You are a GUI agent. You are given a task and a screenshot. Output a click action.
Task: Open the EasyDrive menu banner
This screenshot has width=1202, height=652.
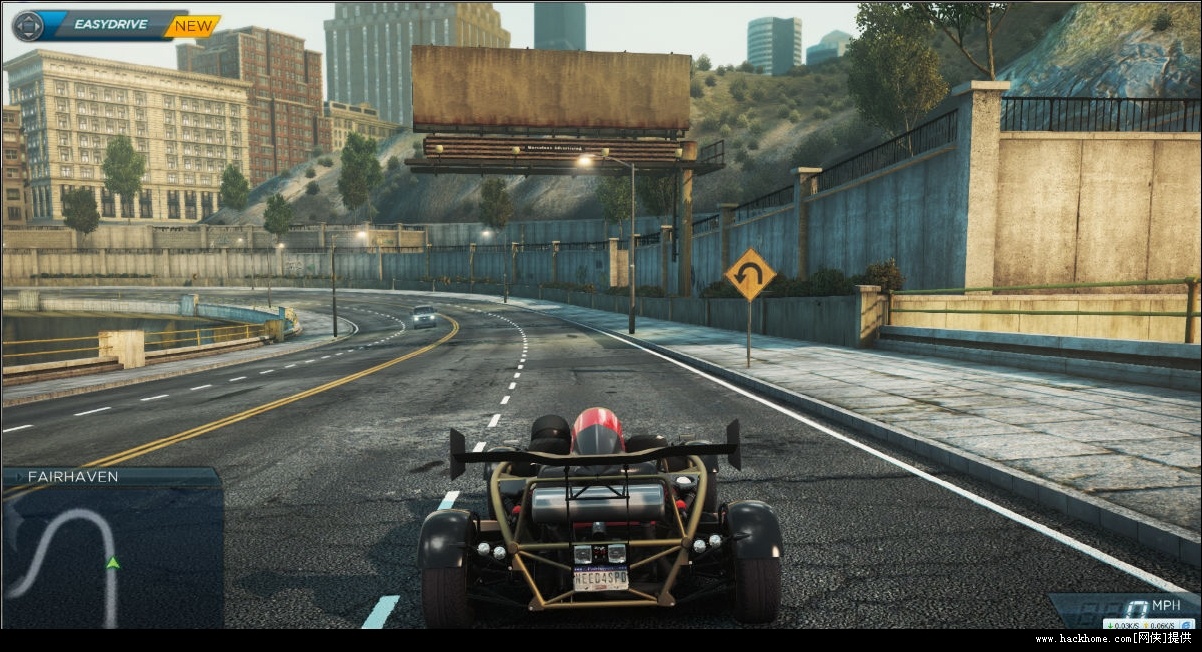[110, 25]
